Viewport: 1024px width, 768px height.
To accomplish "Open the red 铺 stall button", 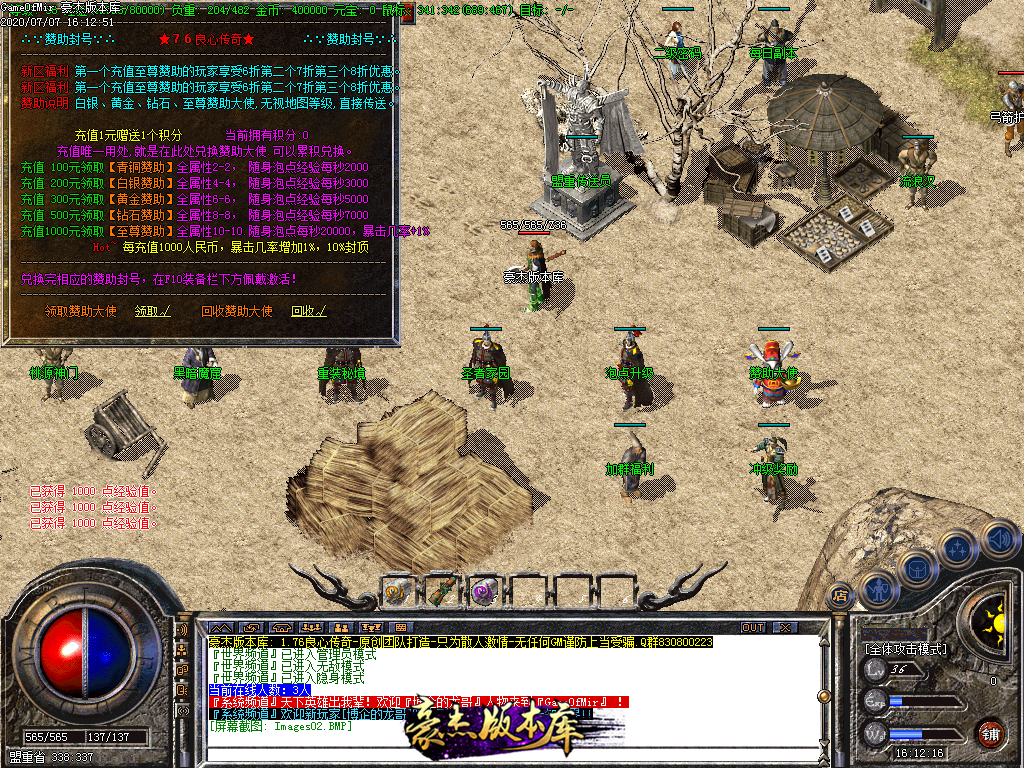I will 991,732.
